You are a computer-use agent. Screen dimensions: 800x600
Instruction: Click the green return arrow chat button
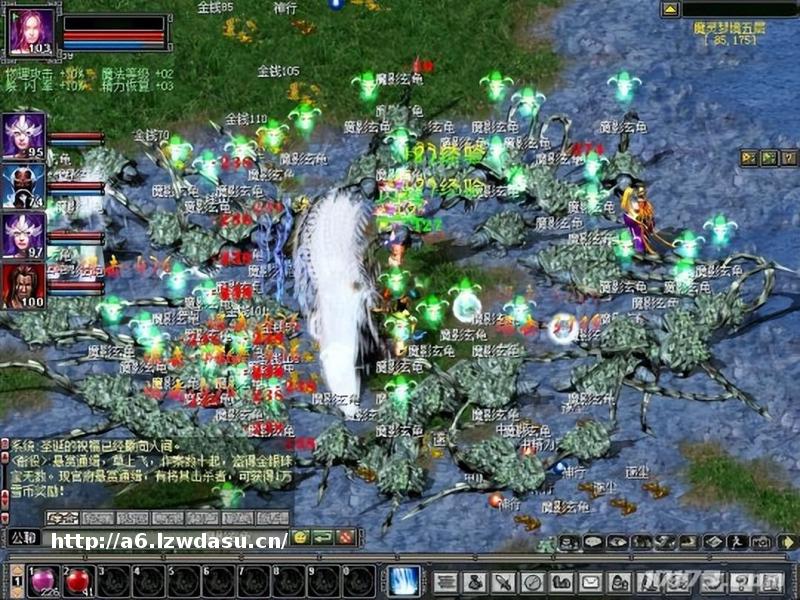pos(322,538)
